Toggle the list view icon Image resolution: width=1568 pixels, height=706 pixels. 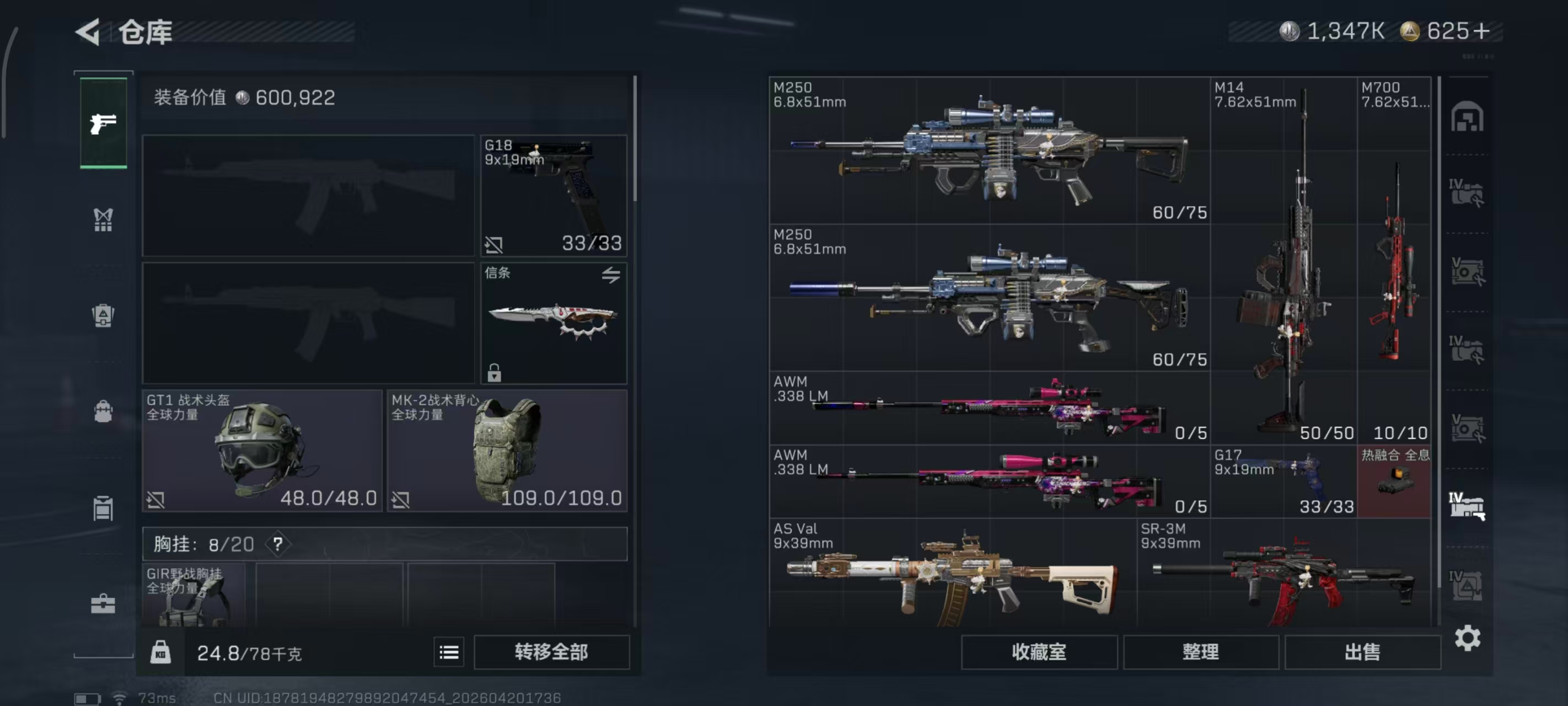click(x=449, y=652)
